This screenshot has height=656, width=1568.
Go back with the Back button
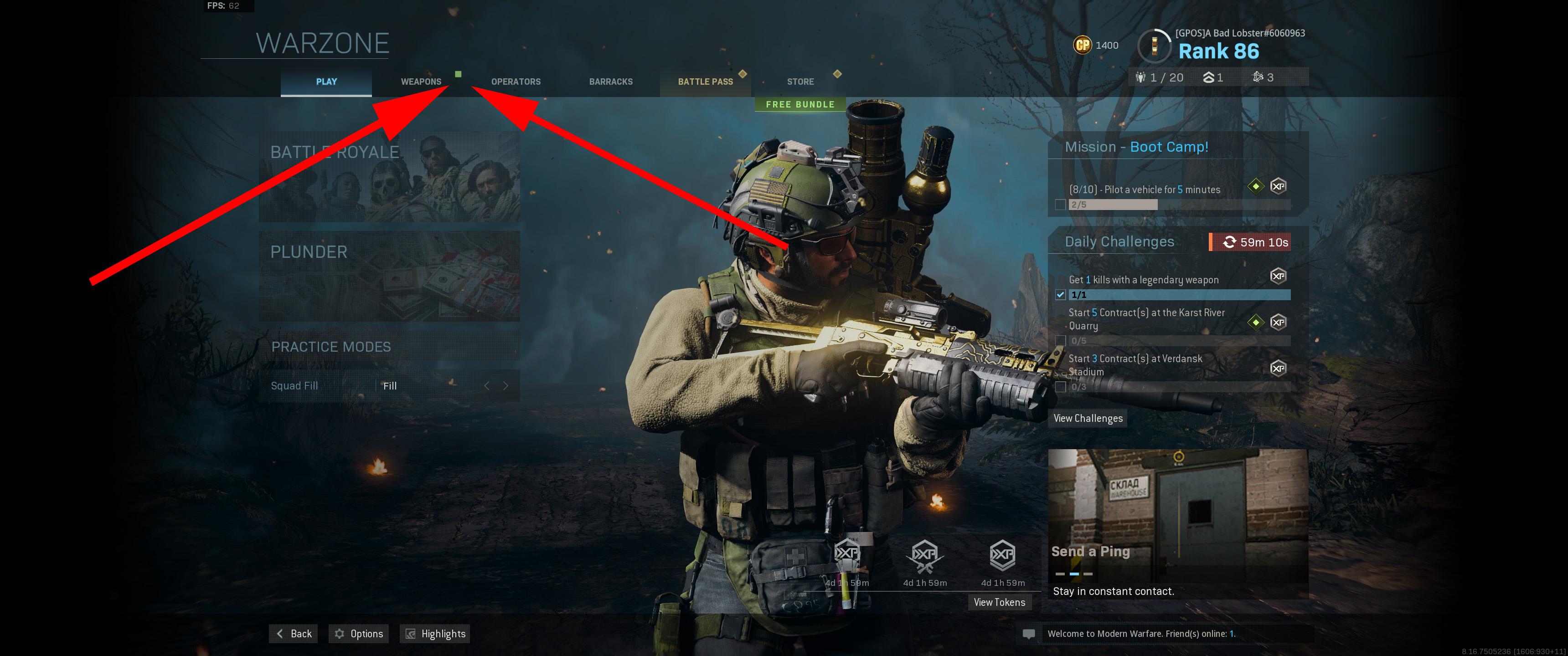[x=294, y=634]
